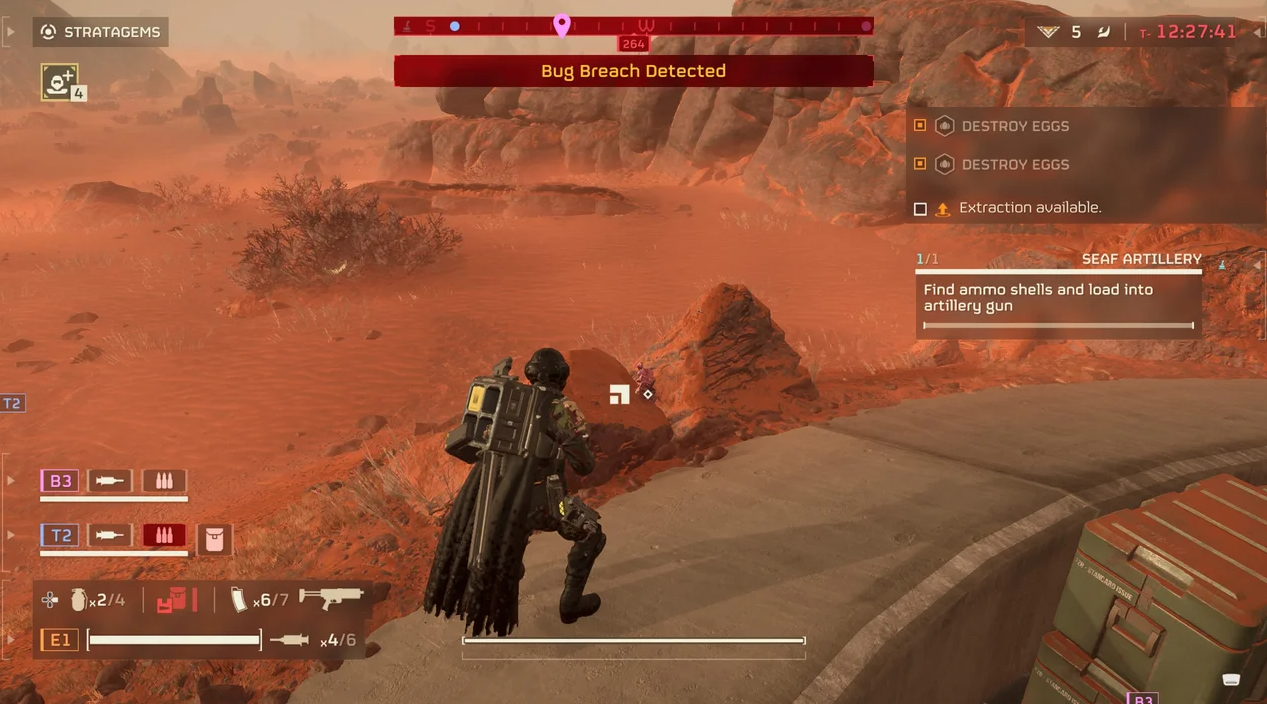Click the B3 squadmate name tag
This screenshot has height=704, width=1267.
[60, 481]
